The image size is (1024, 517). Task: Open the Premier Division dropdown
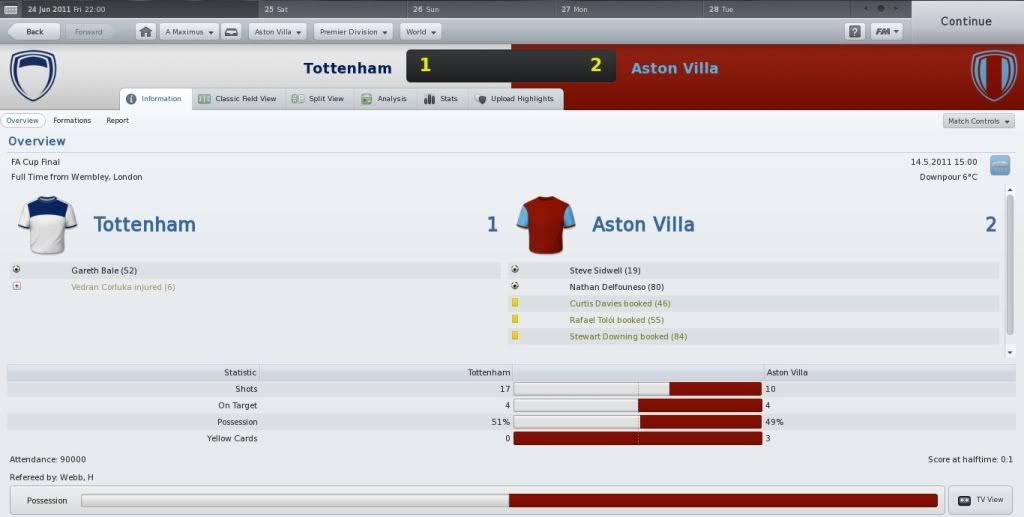353,31
